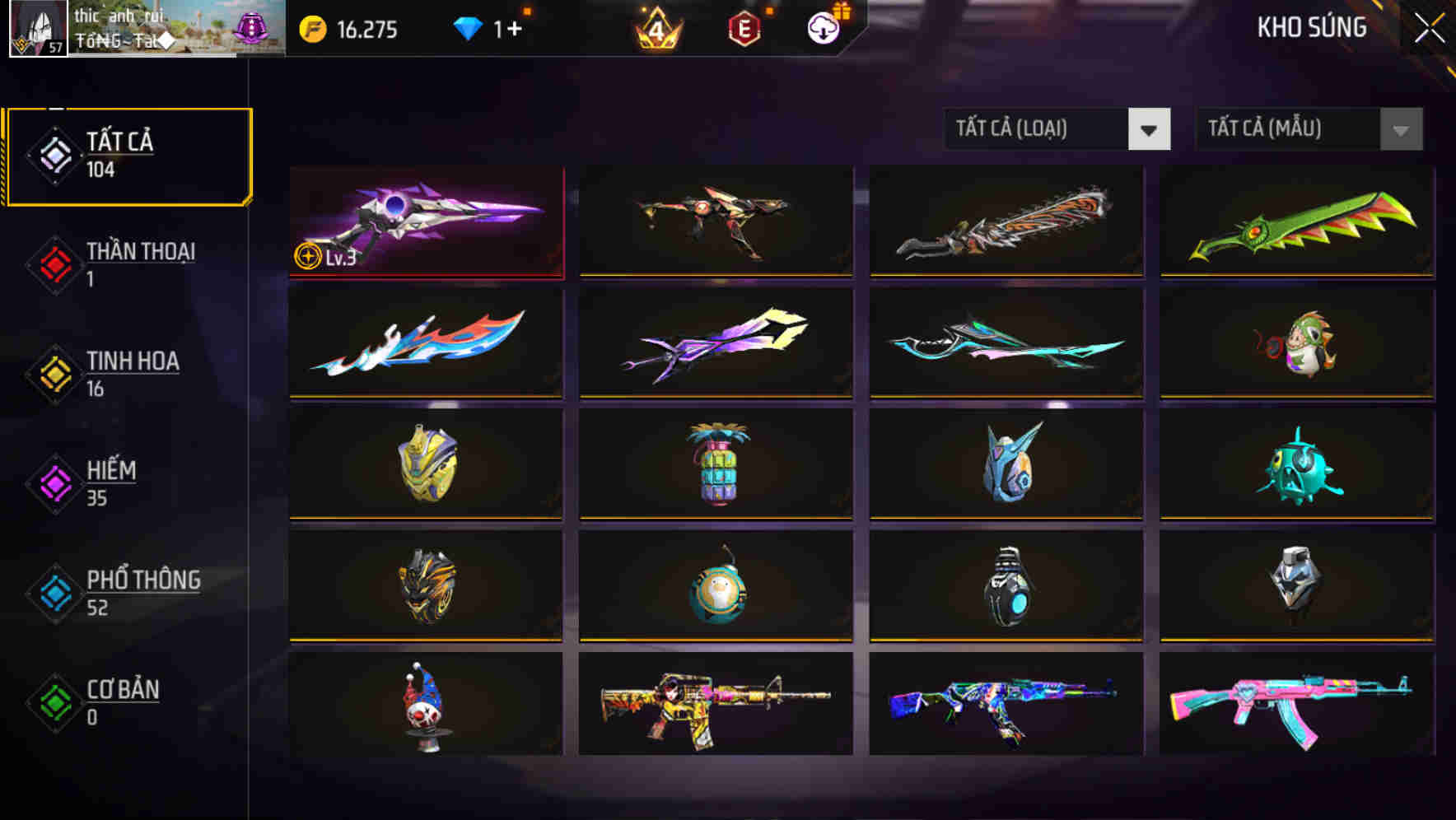Select the TẤT CẢ category showing 104 items

click(128, 155)
